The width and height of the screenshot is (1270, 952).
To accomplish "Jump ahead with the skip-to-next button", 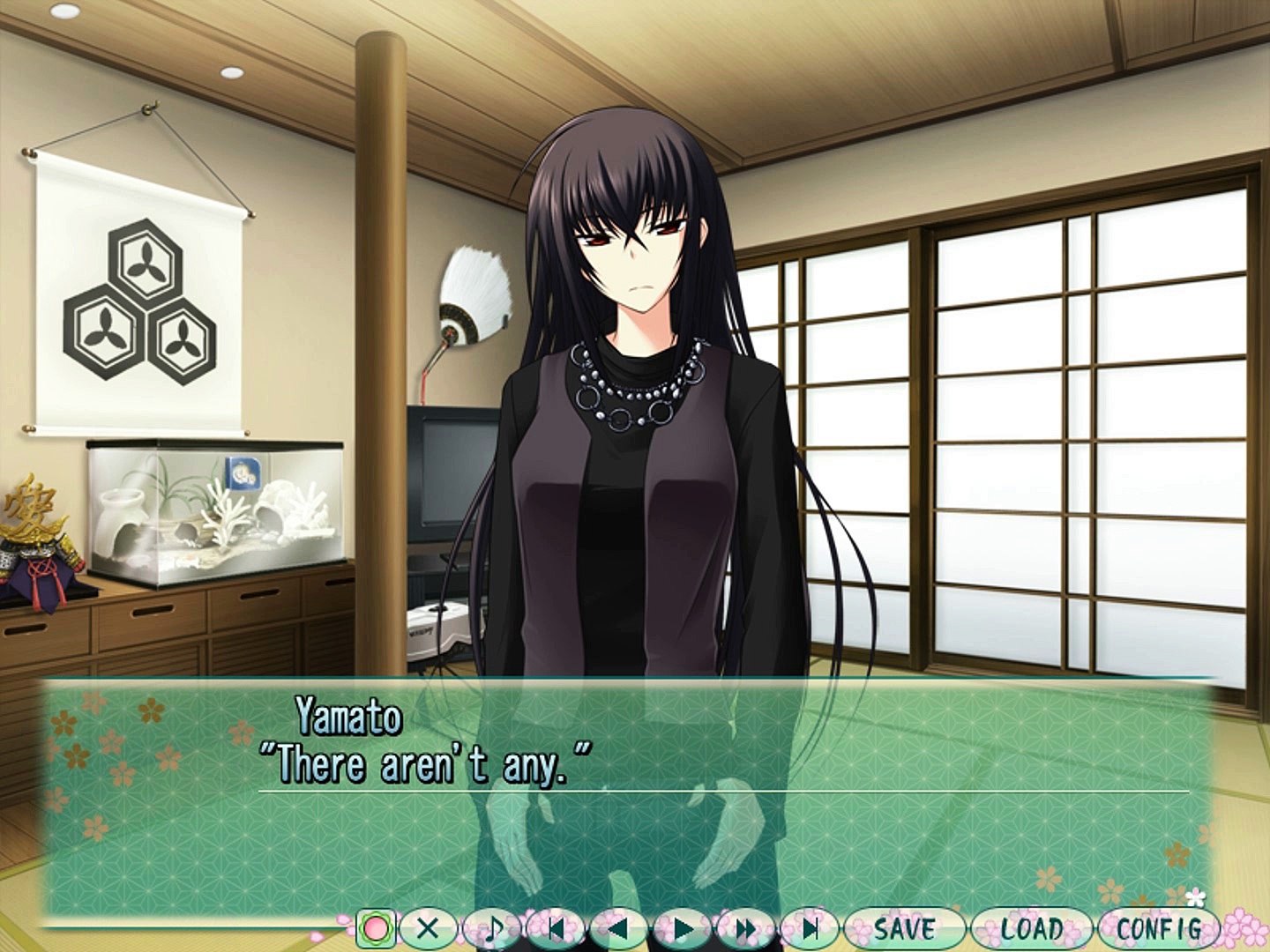I will [x=810, y=928].
